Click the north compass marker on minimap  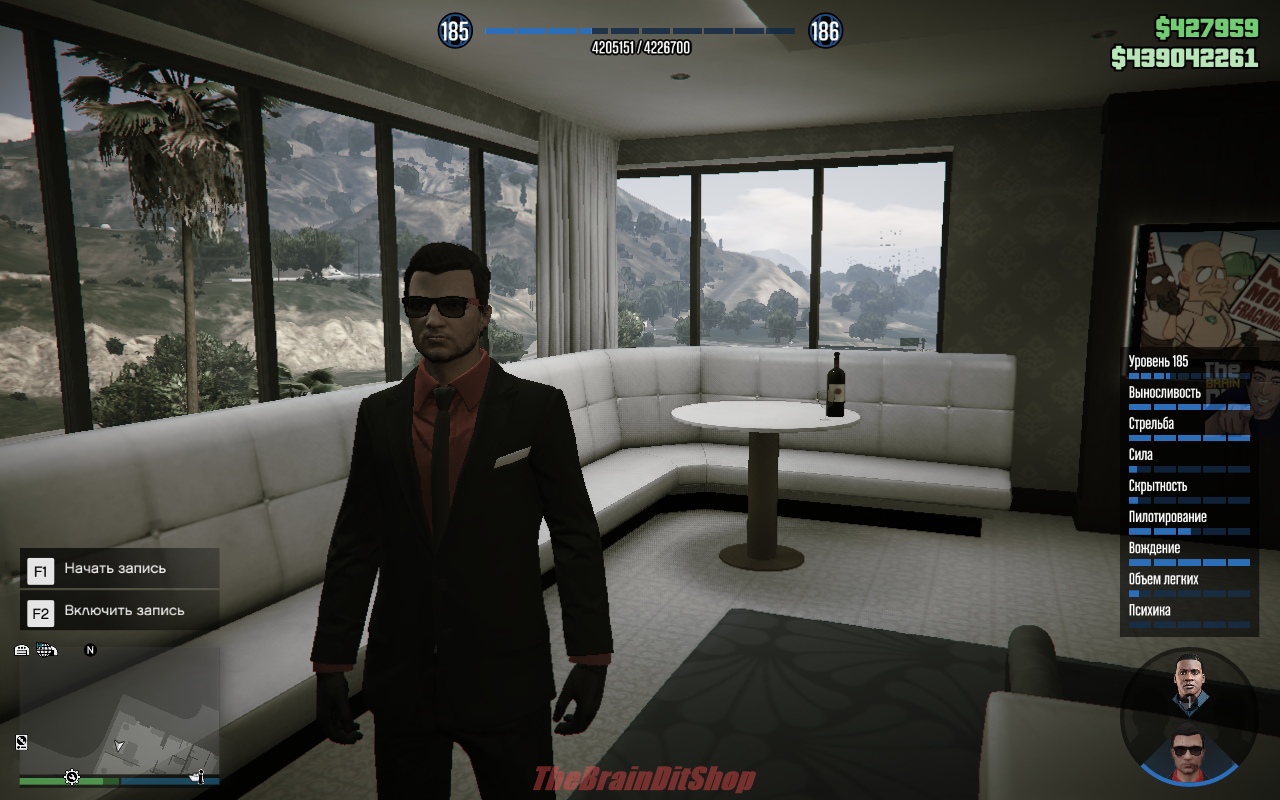pyautogui.click(x=90, y=650)
